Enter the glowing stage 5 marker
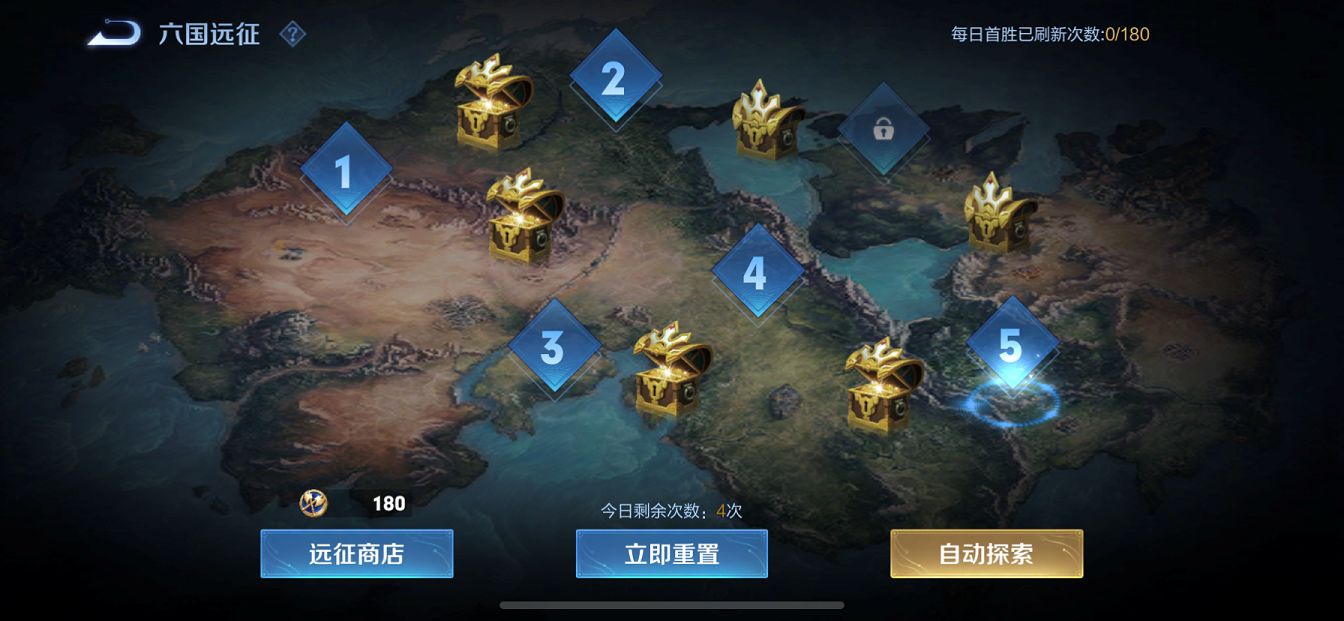 click(1011, 346)
